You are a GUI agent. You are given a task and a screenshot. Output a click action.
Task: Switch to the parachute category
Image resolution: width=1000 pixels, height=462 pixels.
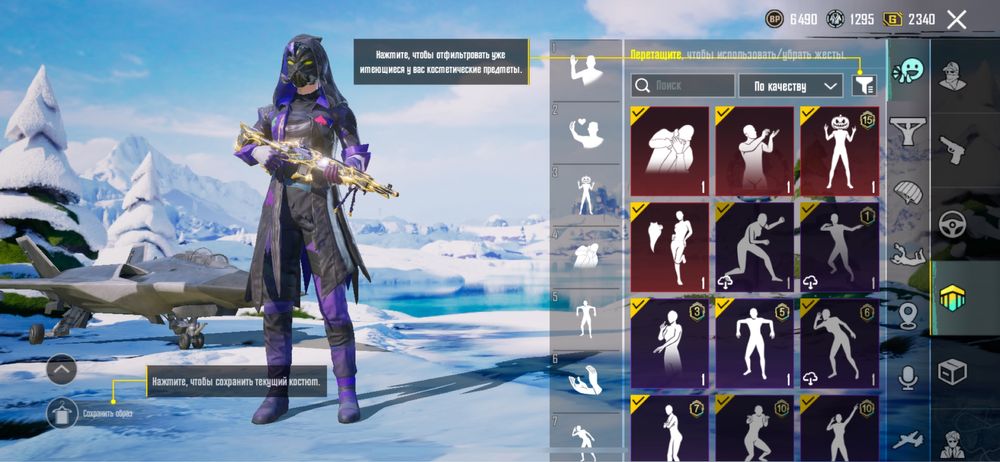908,191
